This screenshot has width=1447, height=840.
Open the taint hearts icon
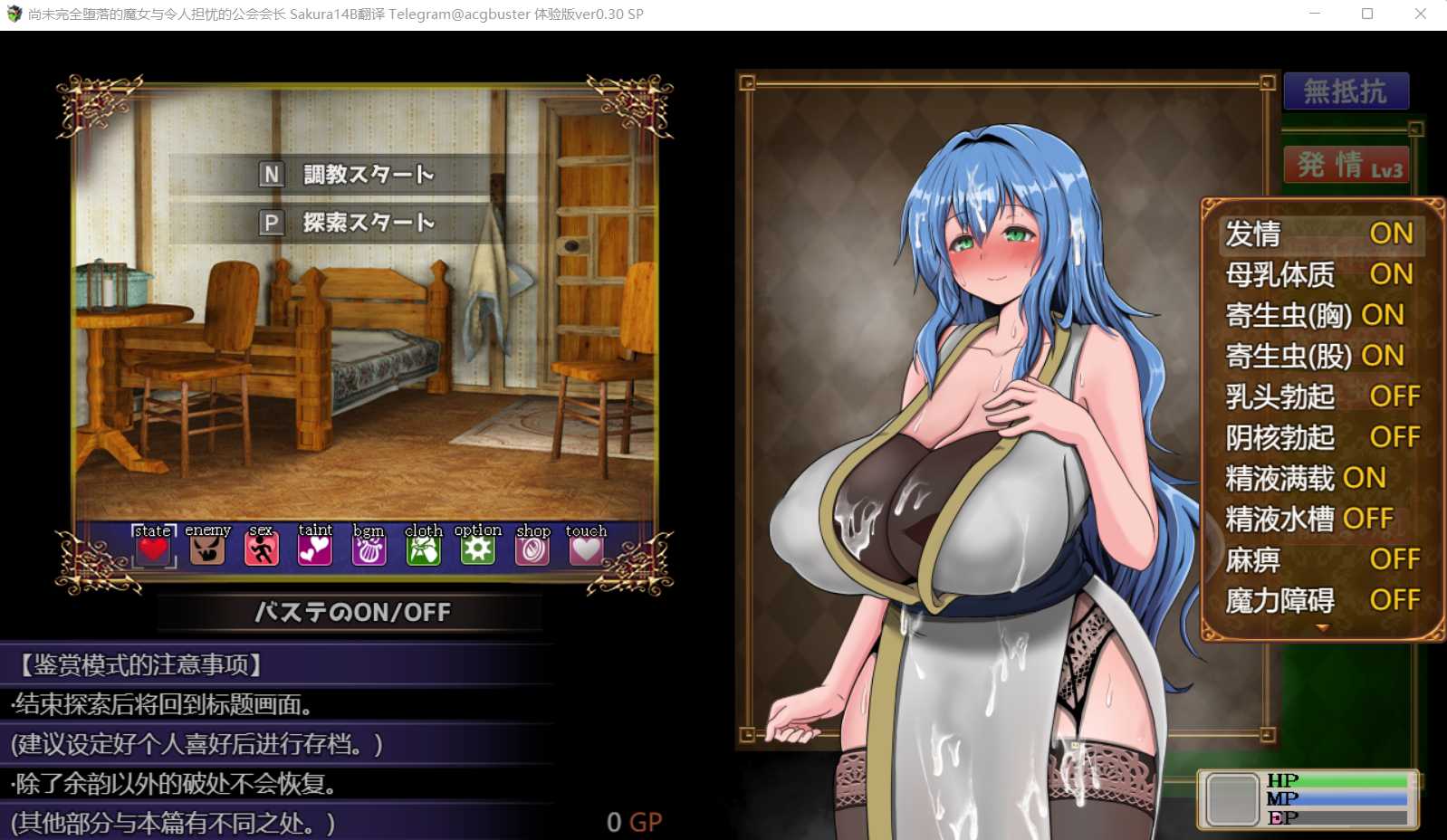point(315,546)
